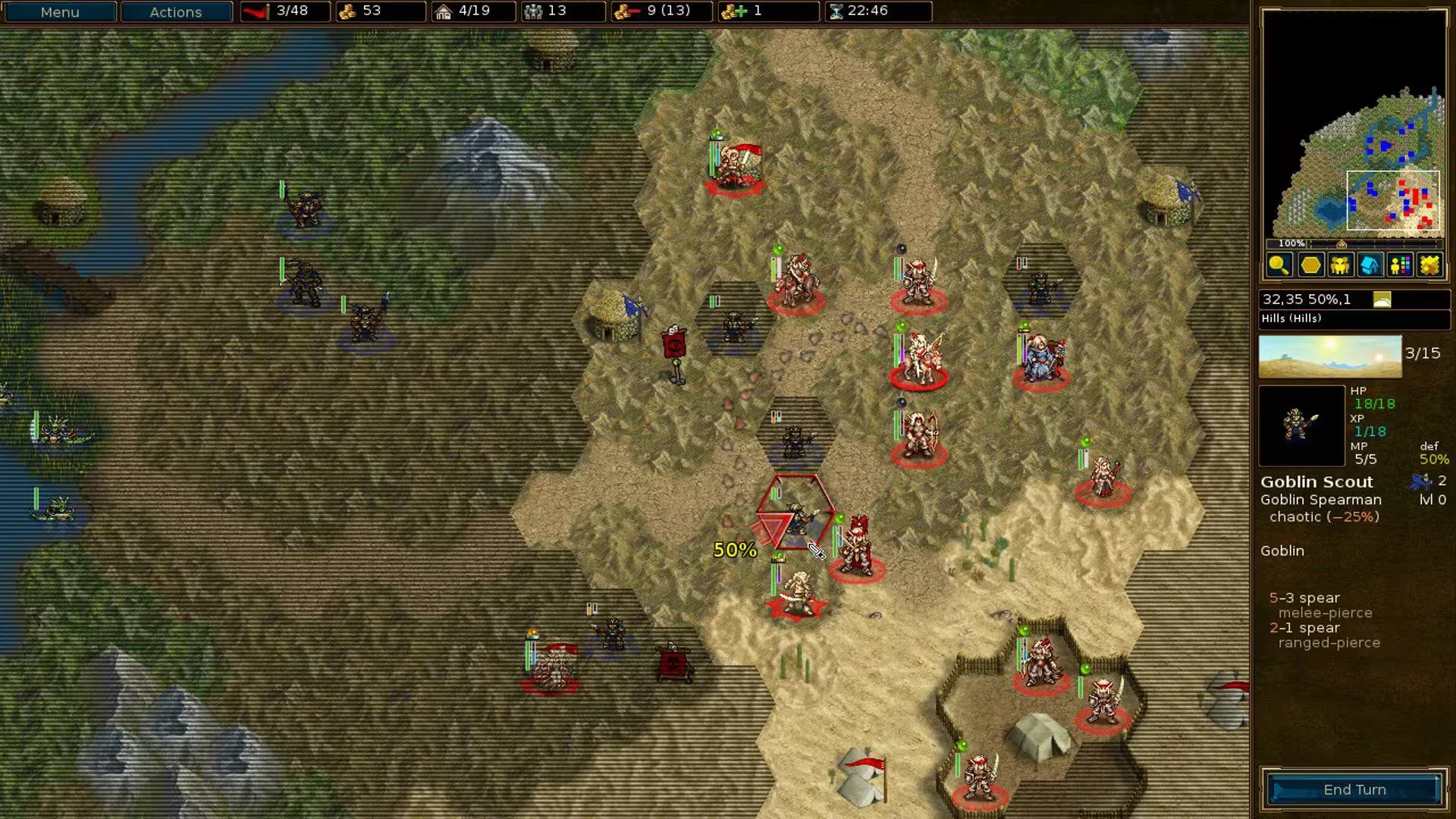End the current turn
Screen dimensions: 1456x819
1354,789
